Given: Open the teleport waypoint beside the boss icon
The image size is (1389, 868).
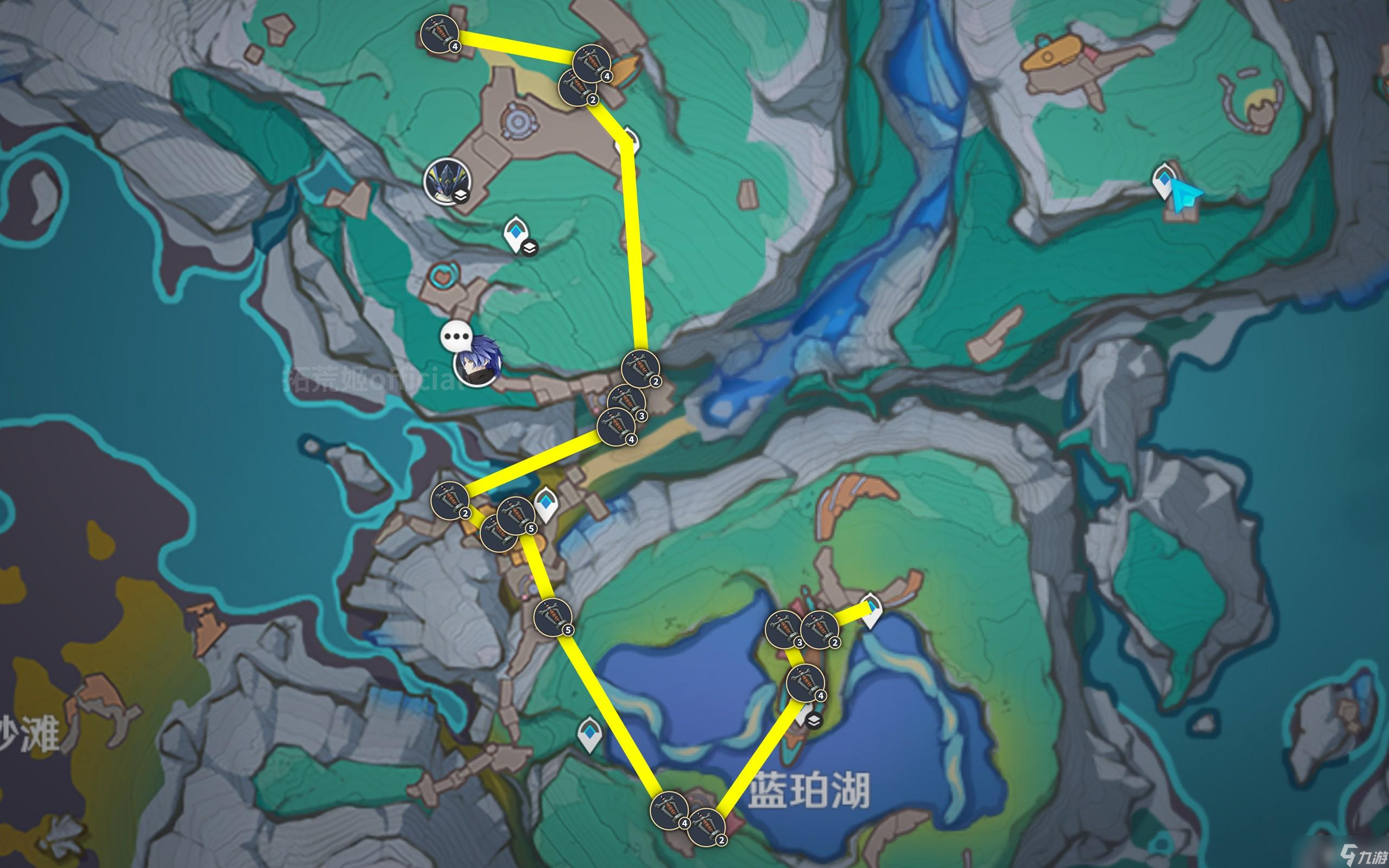Looking at the screenshot, I should (516, 232).
